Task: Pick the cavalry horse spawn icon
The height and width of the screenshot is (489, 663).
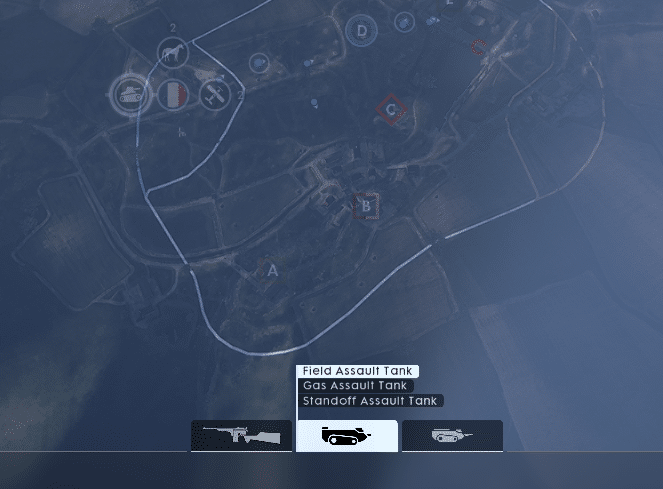Action: tap(174, 53)
